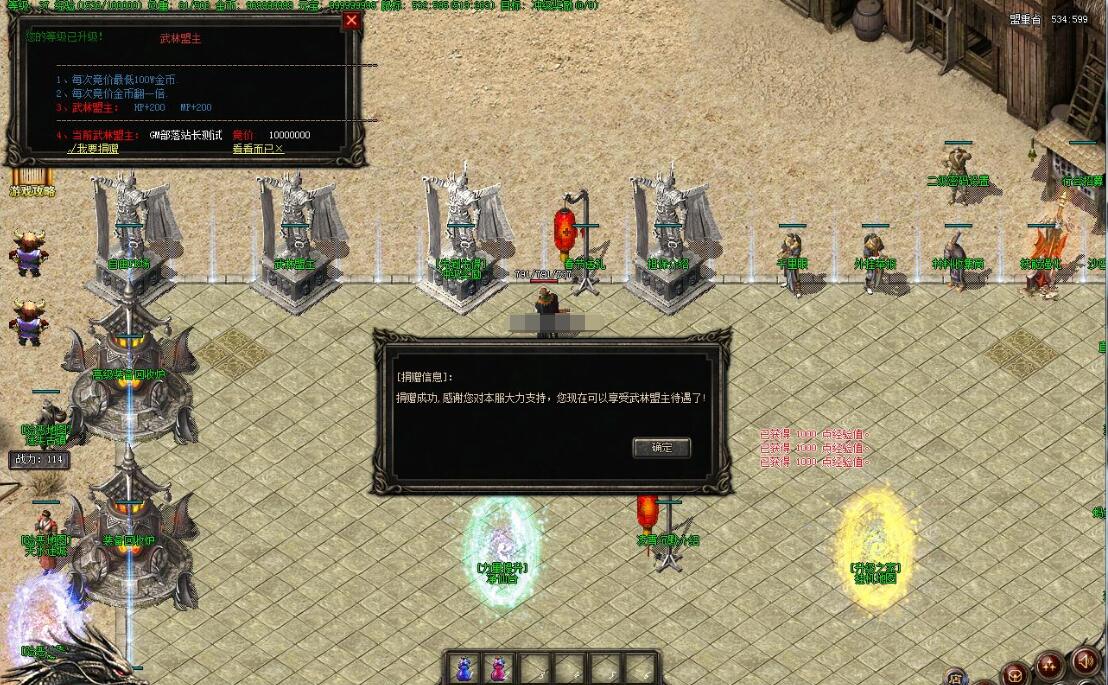Choose the 我要捐赠 donate link
1108x685 pixels.
point(94,149)
